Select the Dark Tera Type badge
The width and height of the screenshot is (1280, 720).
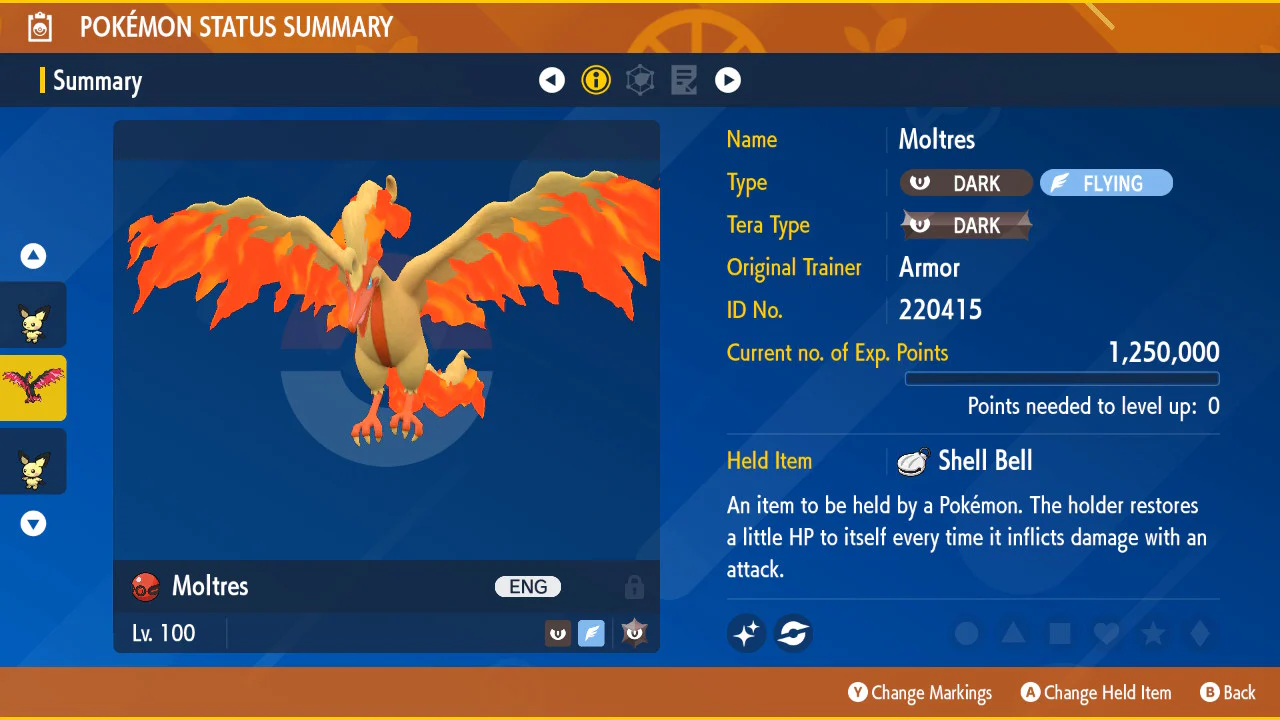[x=966, y=226]
